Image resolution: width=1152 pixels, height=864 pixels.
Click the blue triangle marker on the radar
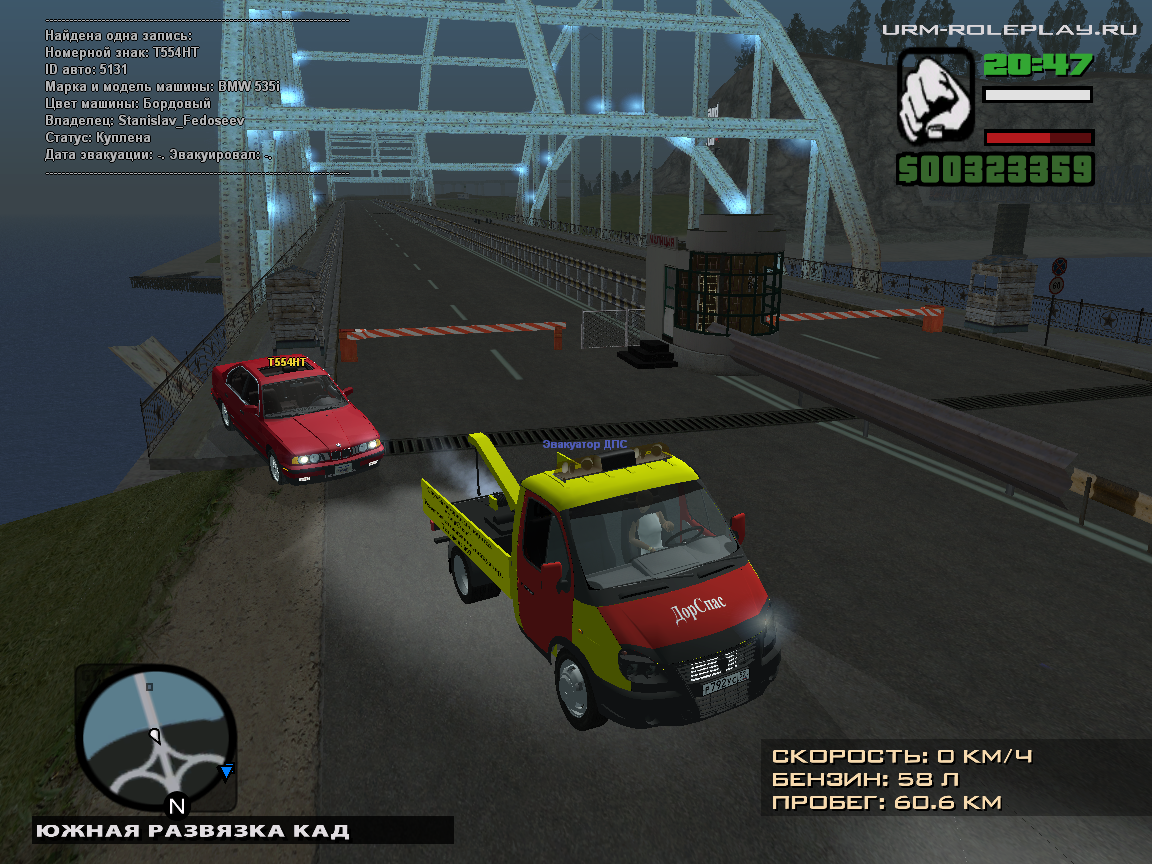pos(227,771)
